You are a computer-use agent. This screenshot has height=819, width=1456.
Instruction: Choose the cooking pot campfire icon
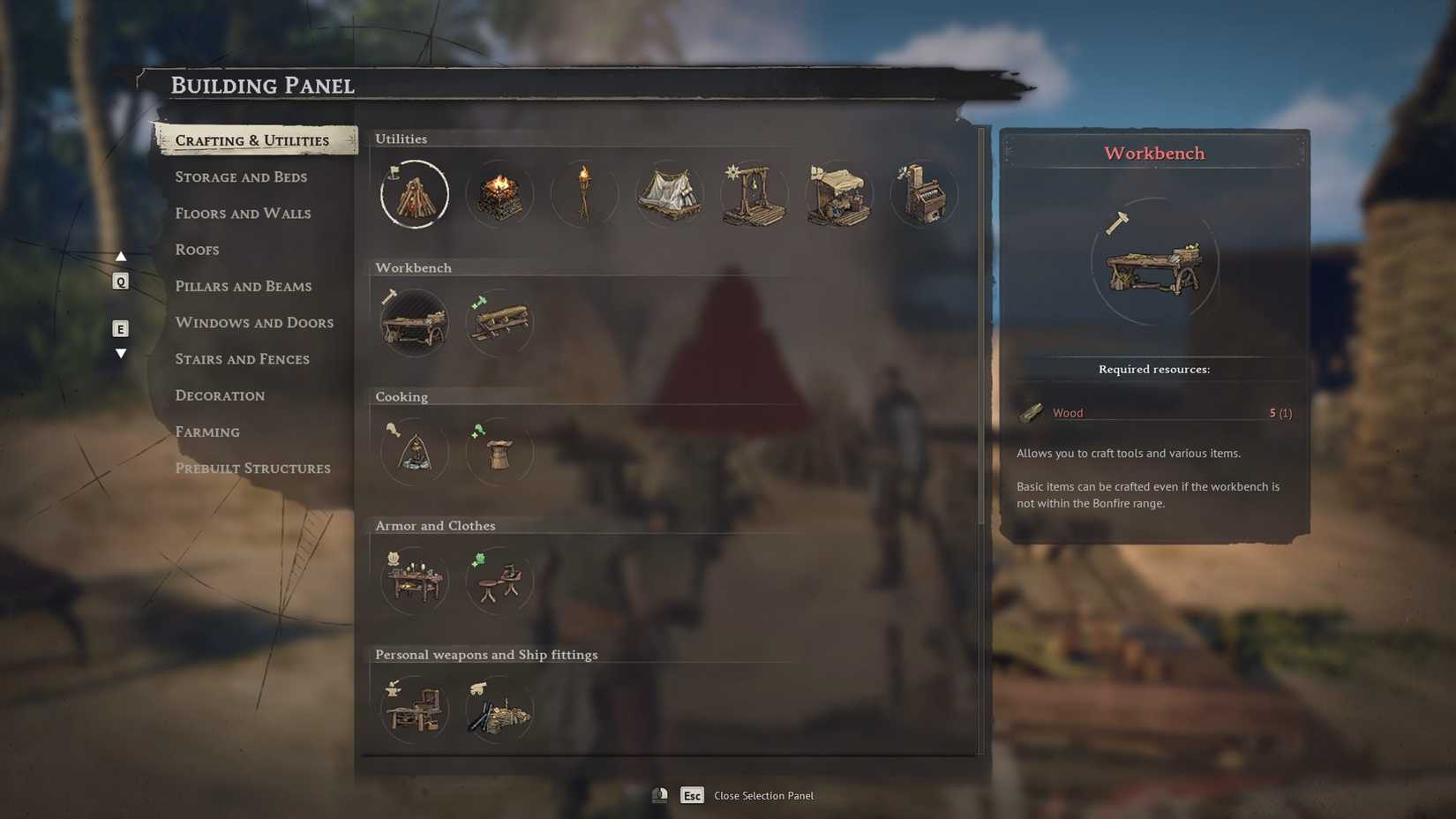pyautogui.click(x=415, y=452)
